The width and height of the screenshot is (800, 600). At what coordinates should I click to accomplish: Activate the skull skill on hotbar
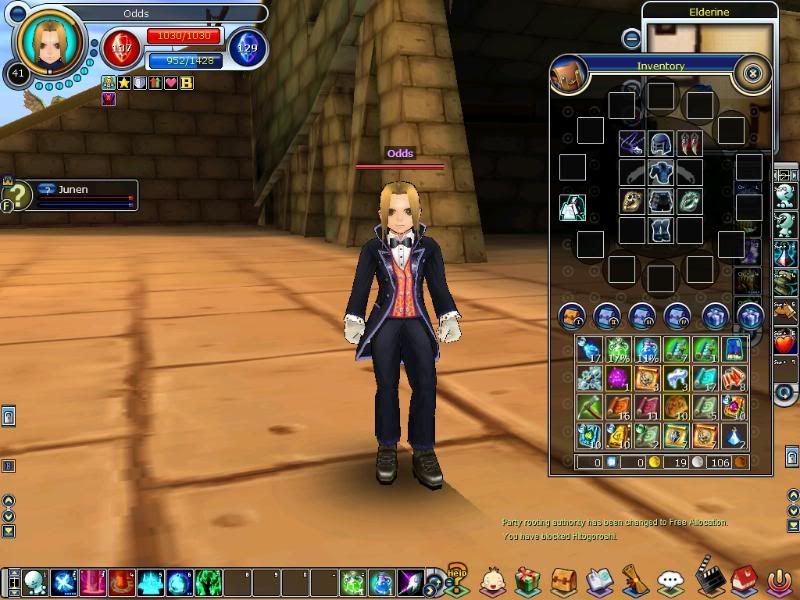pyautogui.click(x=36, y=582)
